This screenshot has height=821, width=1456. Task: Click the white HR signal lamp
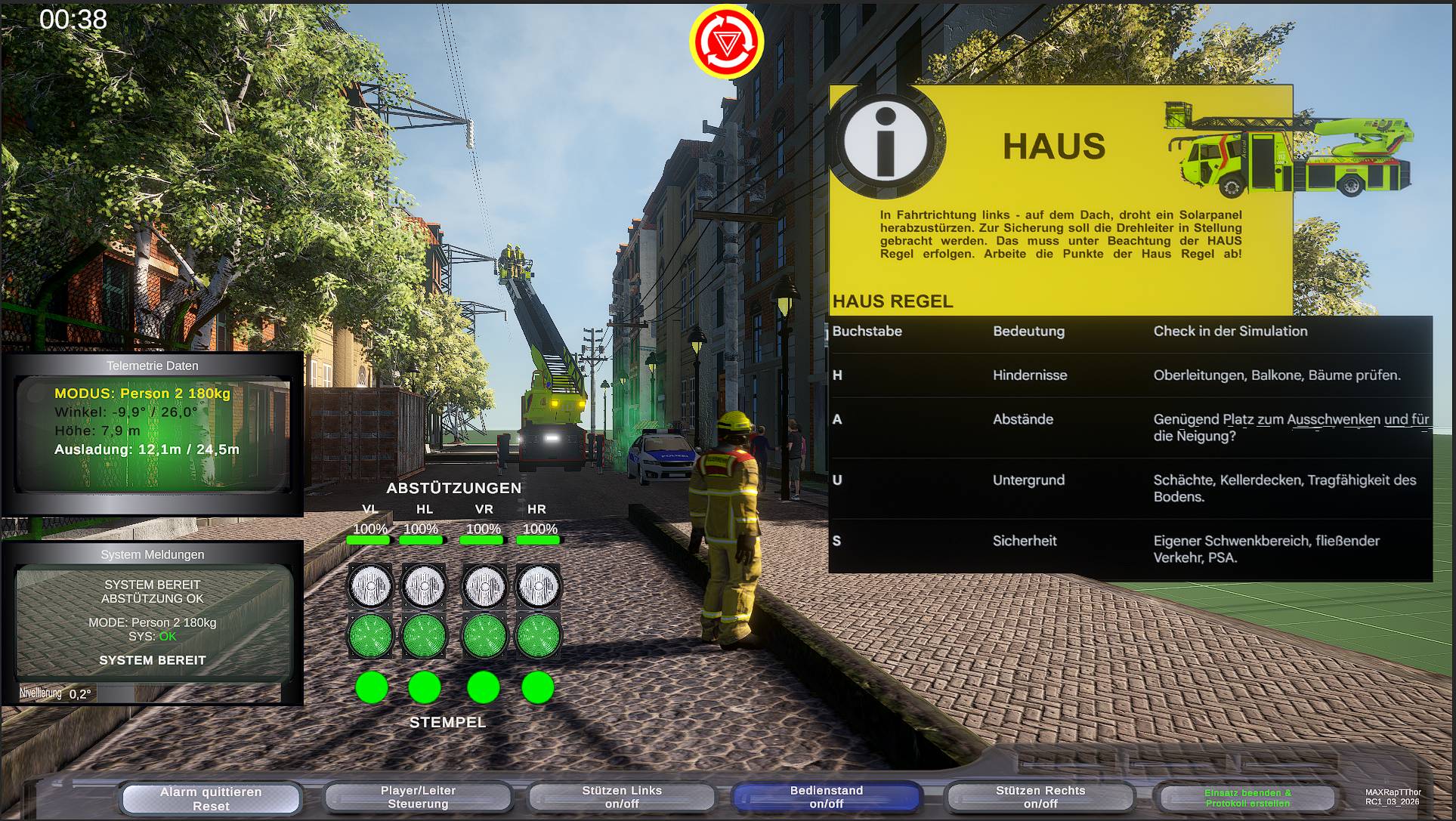[538, 587]
